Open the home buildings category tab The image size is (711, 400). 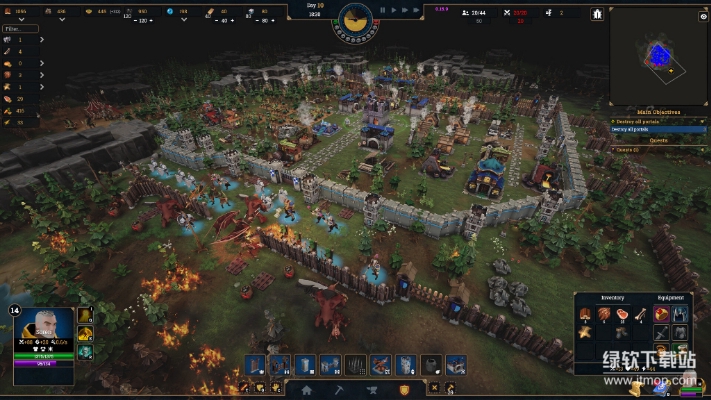(x=307, y=390)
